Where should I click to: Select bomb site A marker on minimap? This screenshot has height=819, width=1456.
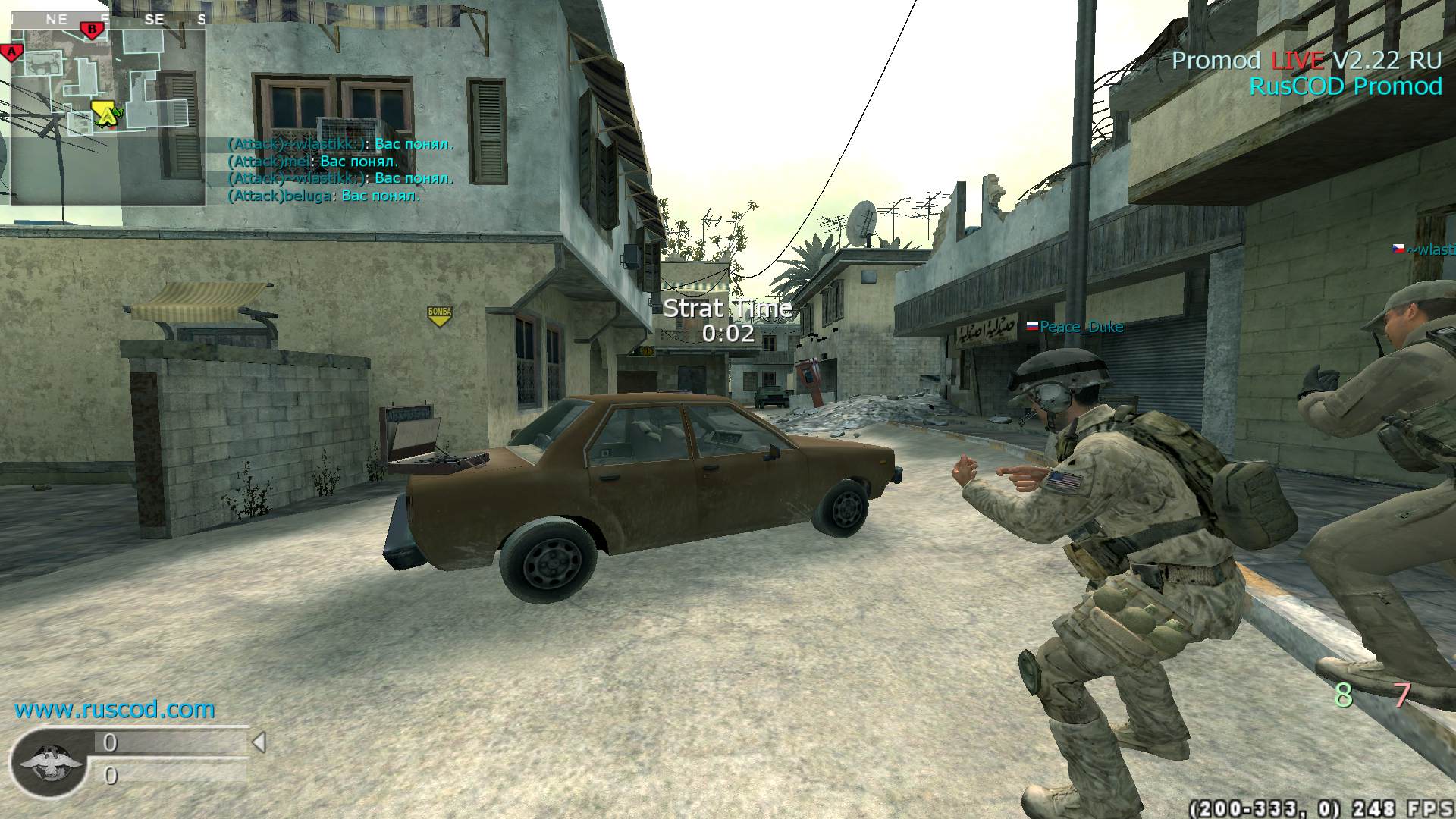pyautogui.click(x=11, y=52)
